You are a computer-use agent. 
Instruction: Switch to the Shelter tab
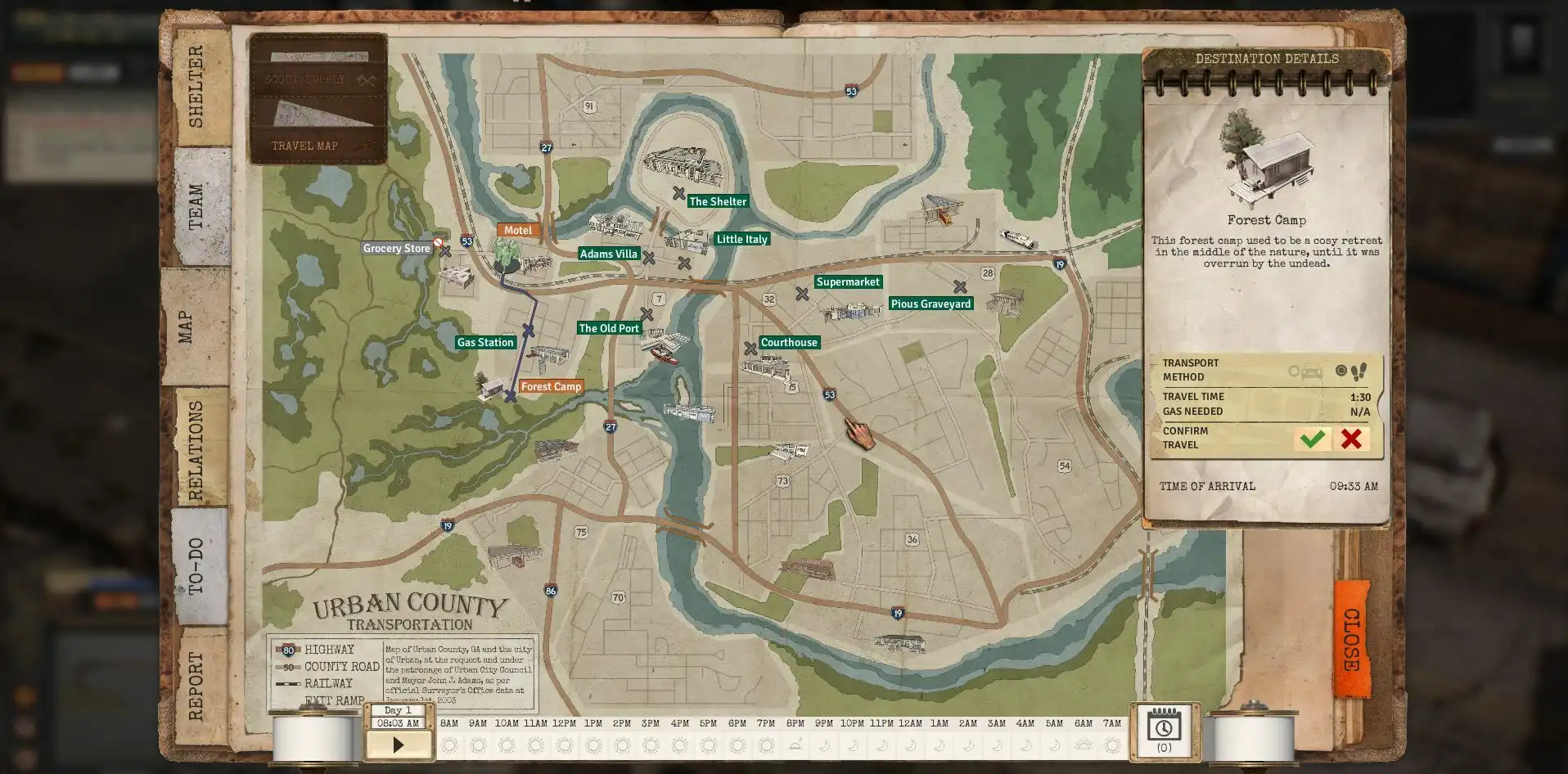click(x=196, y=87)
